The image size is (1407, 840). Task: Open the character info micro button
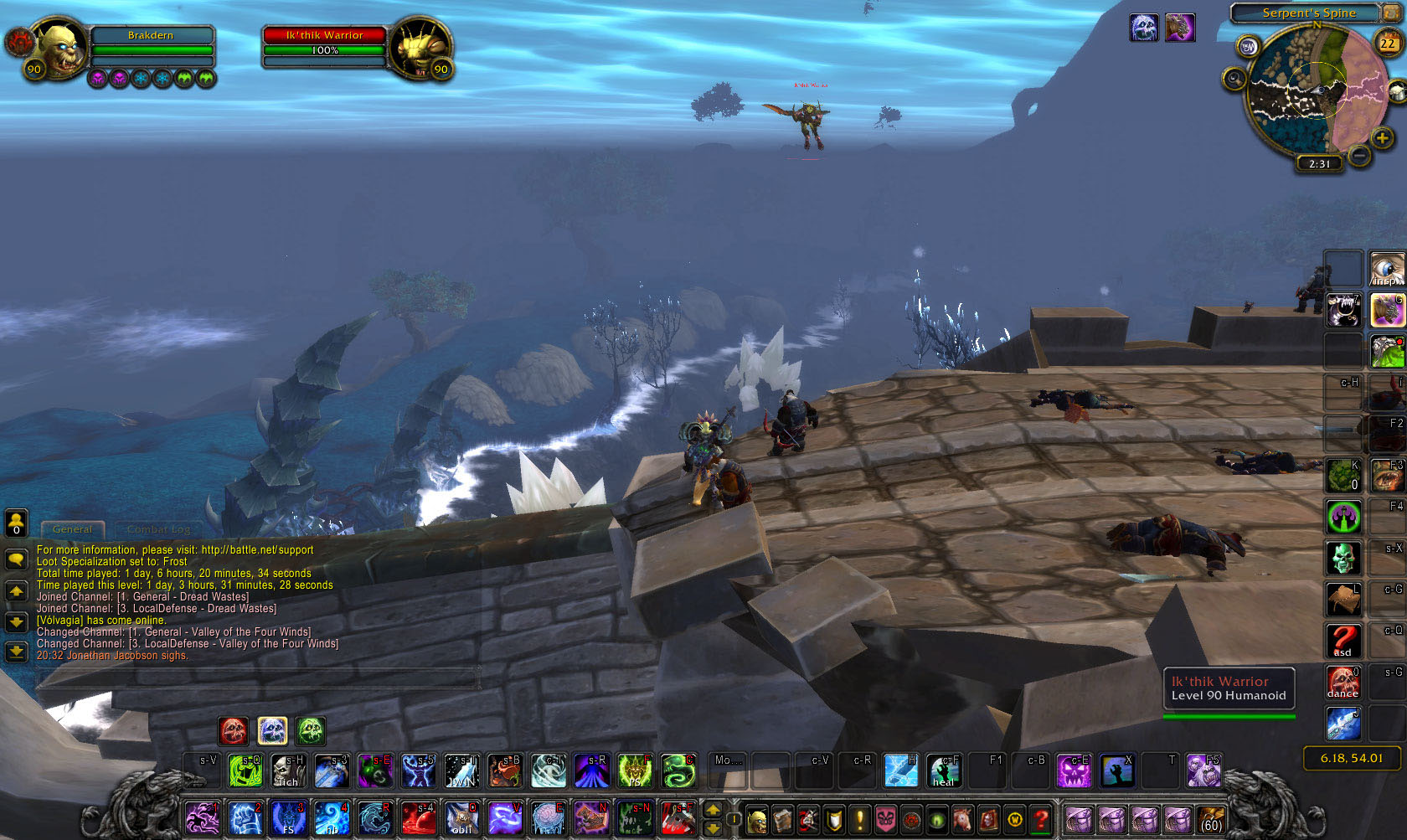756,819
